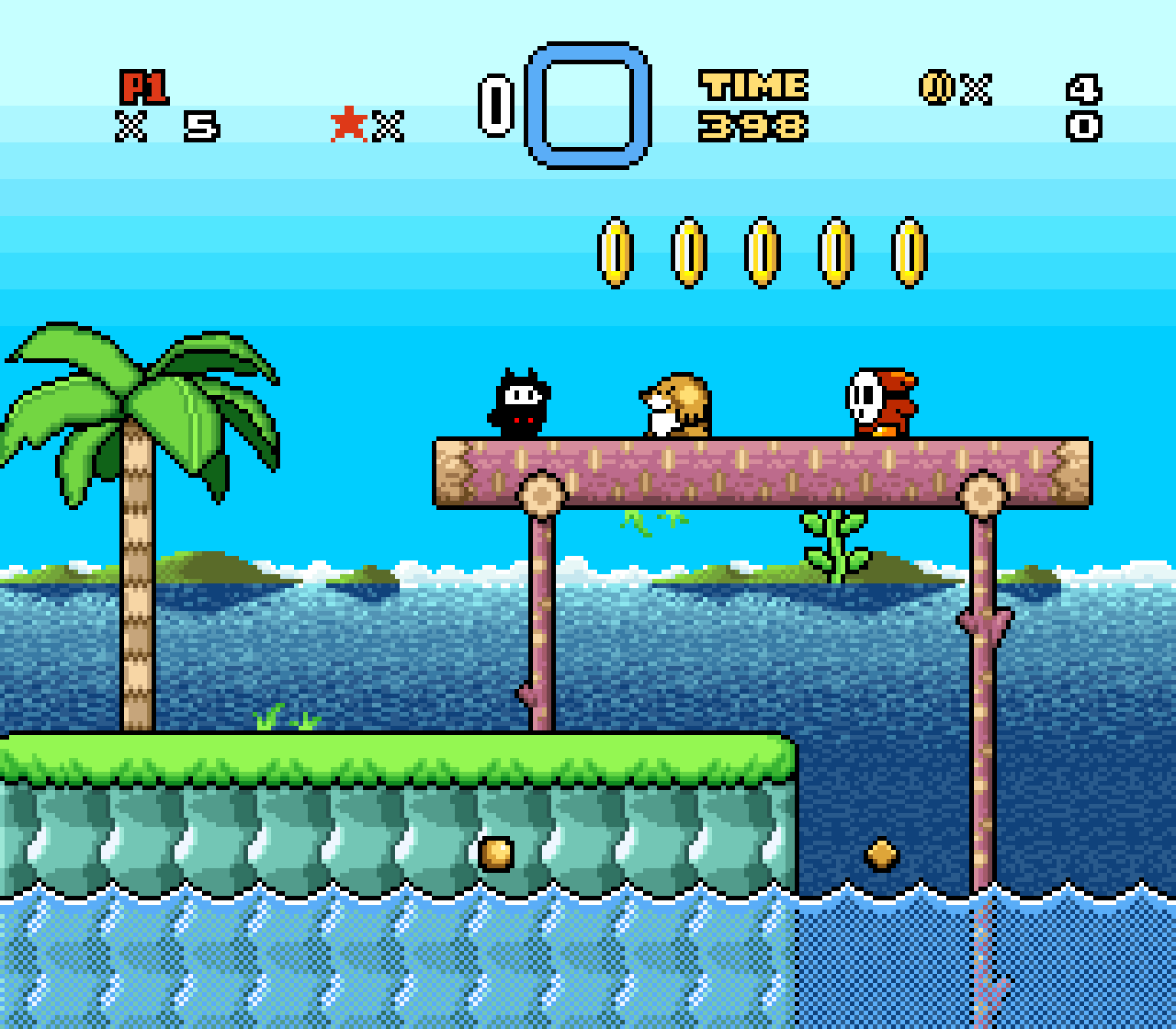The width and height of the screenshot is (1176, 1029).
Task: Click the timer value 398
Action: point(753,125)
